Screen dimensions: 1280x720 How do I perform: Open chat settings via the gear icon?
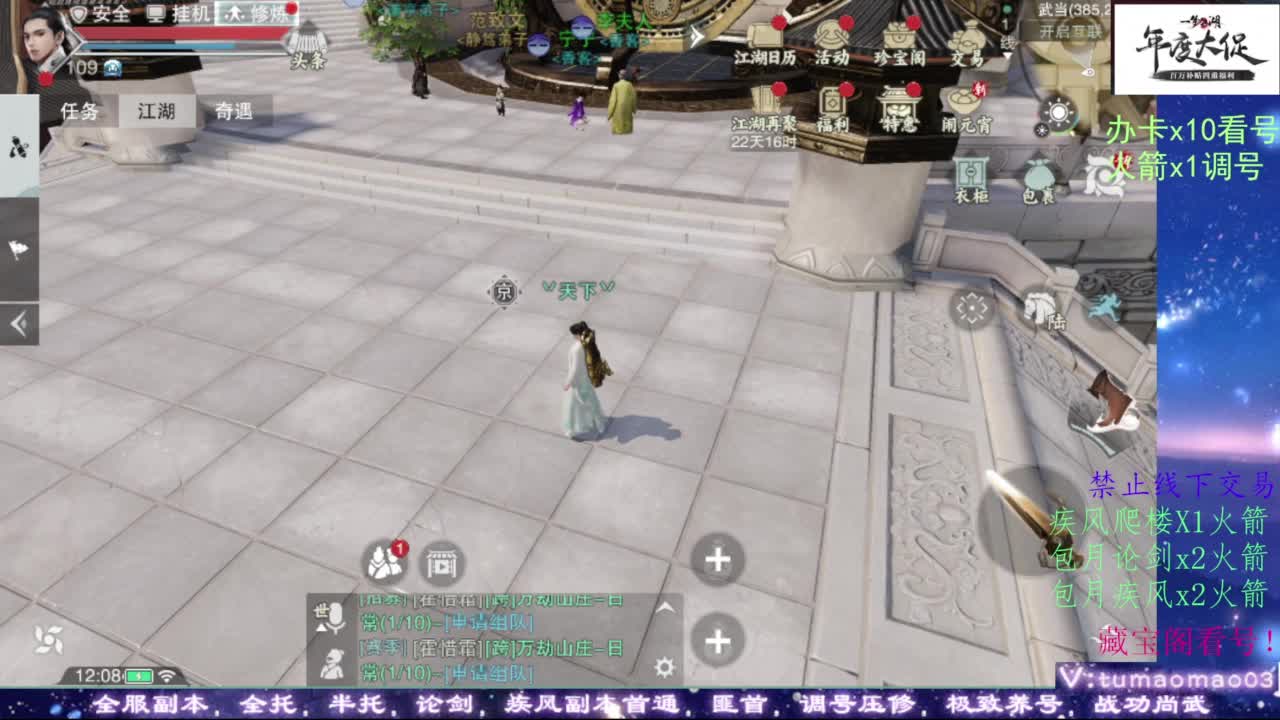click(665, 667)
